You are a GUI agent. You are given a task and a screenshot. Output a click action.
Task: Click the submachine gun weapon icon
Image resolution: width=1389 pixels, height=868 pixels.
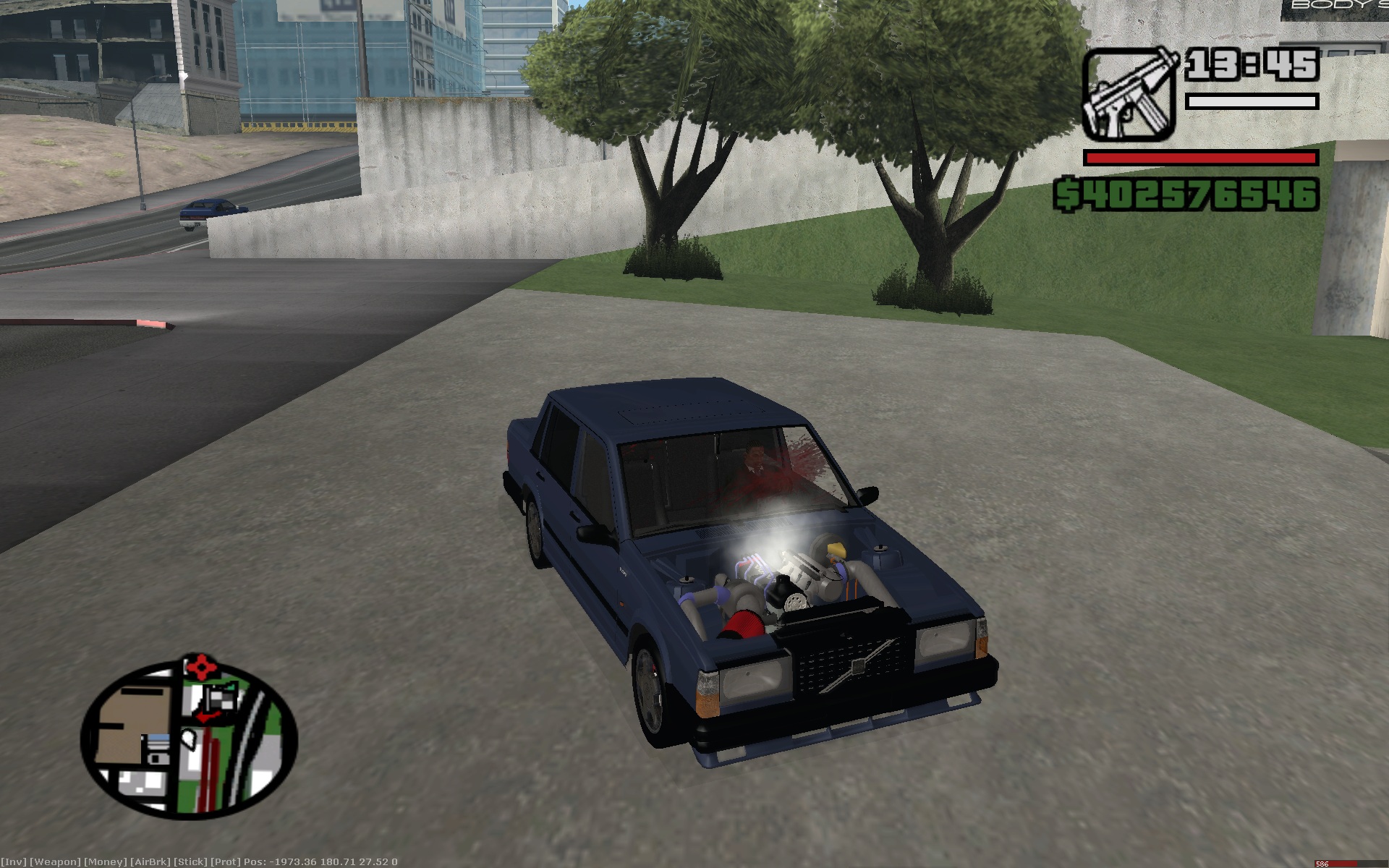click(1127, 94)
